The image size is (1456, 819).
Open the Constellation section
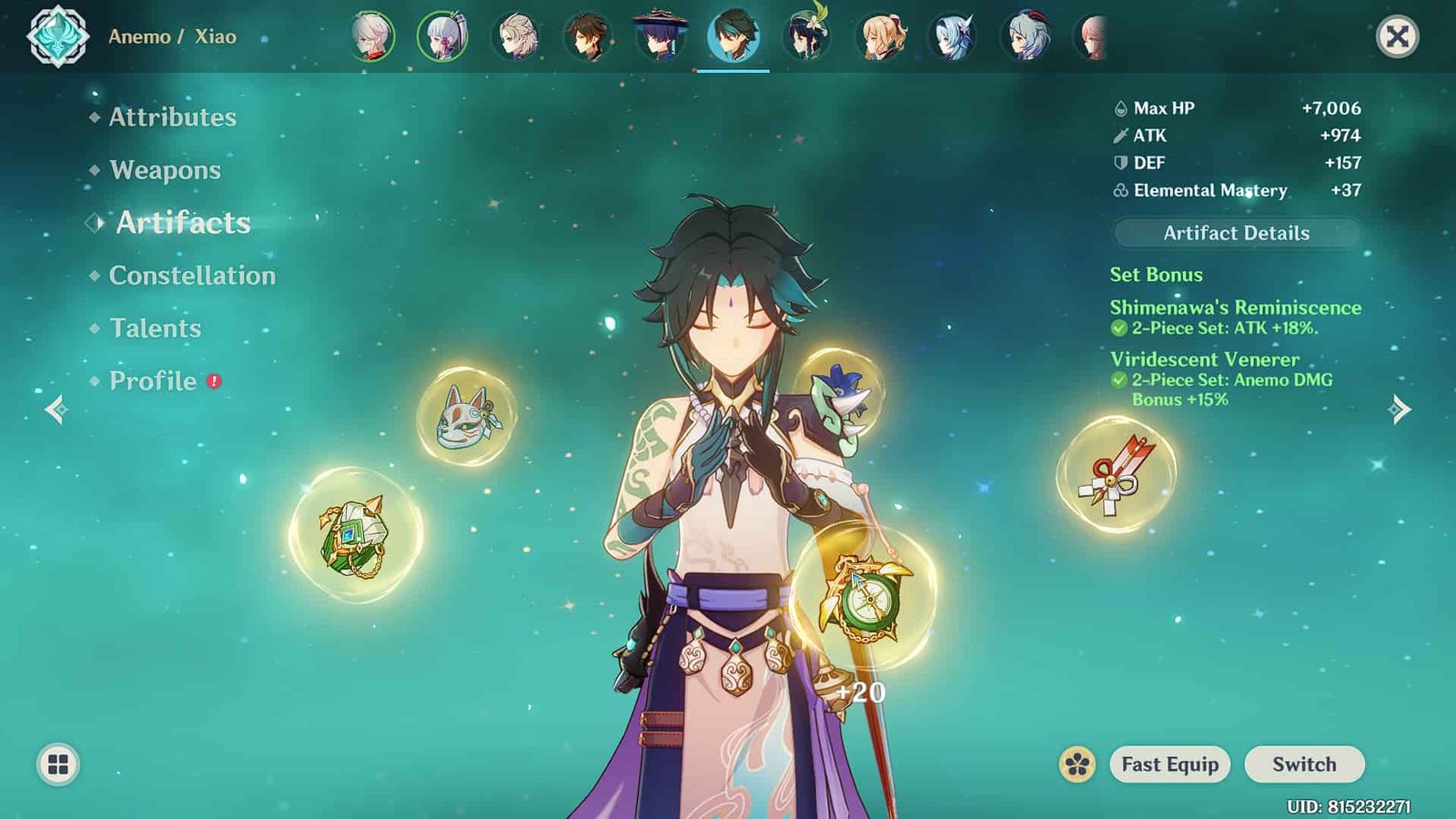[x=192, y=276]
